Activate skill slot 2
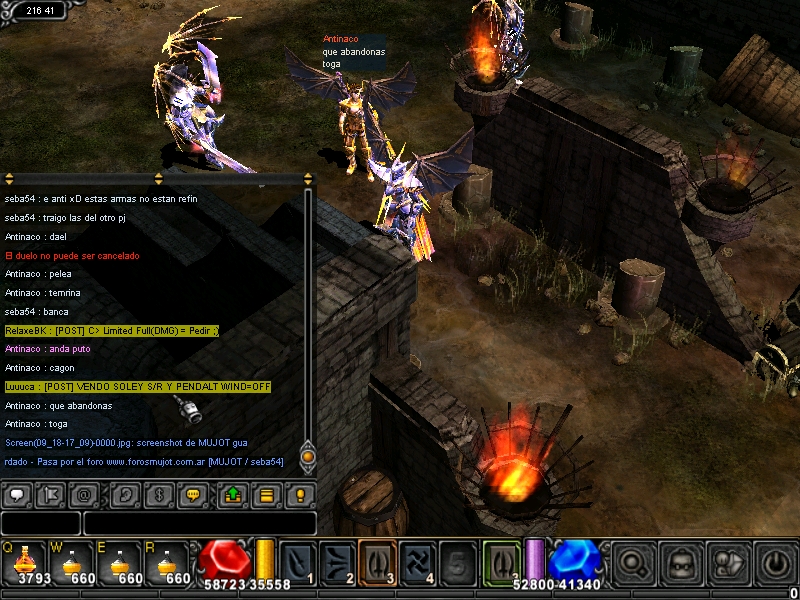800x600 pixels. point(338,561)
